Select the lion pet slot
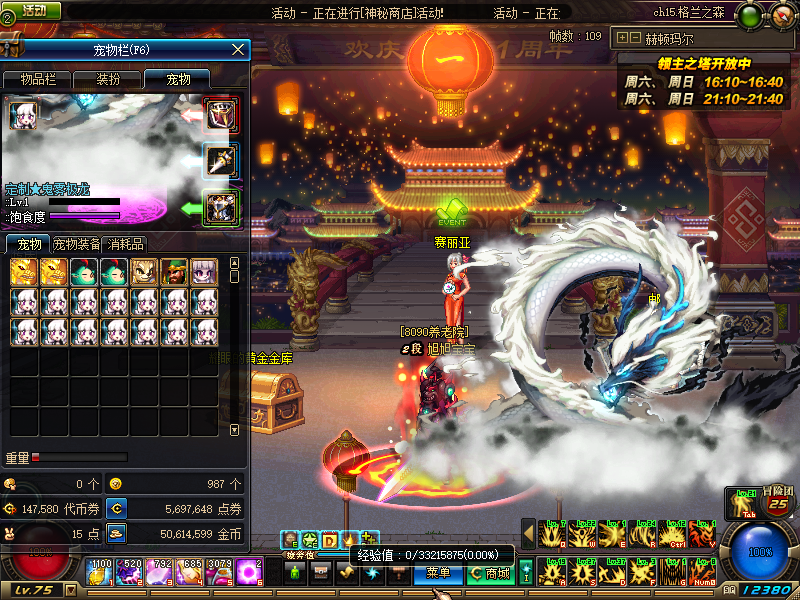Viewport: 800px width, 600px height. 144,272
